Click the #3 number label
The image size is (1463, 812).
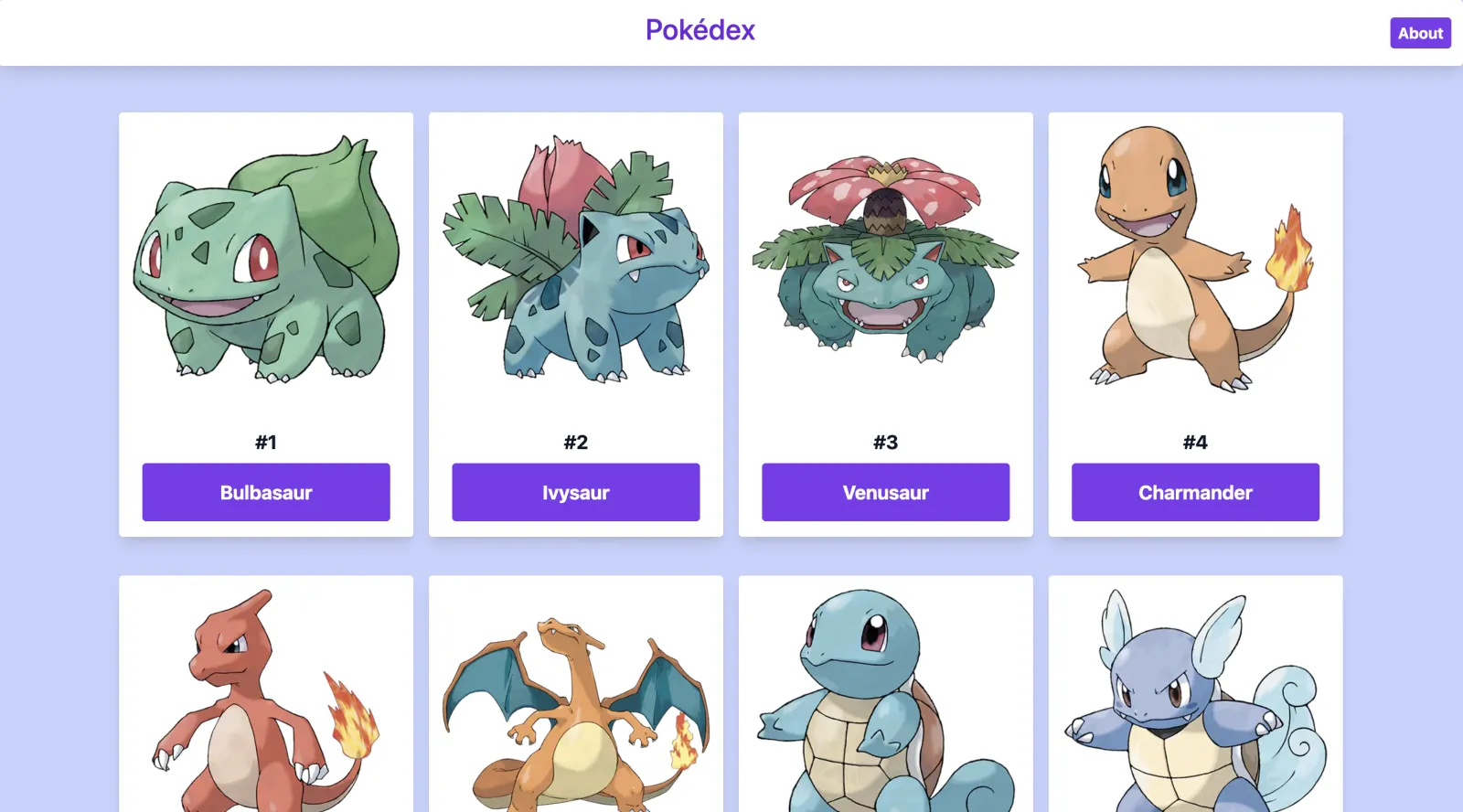[x=884, y=442]
